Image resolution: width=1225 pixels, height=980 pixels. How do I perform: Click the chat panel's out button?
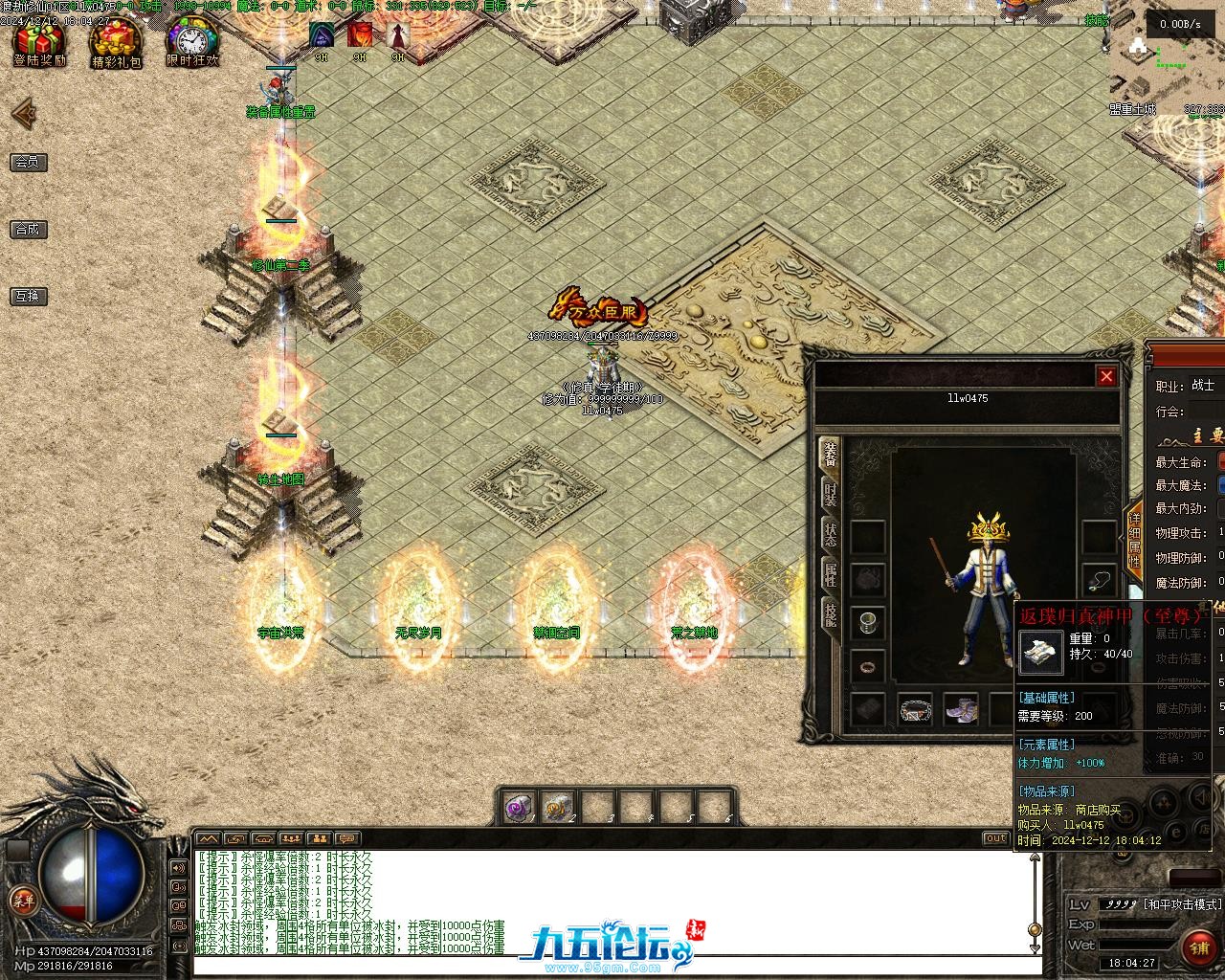[x=996, y=838]
